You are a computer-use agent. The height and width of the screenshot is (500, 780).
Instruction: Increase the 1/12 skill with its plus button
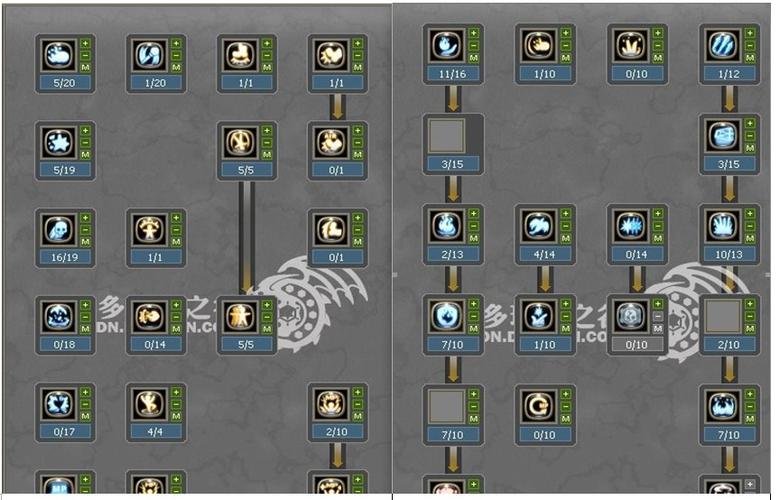tap(749, 34)
